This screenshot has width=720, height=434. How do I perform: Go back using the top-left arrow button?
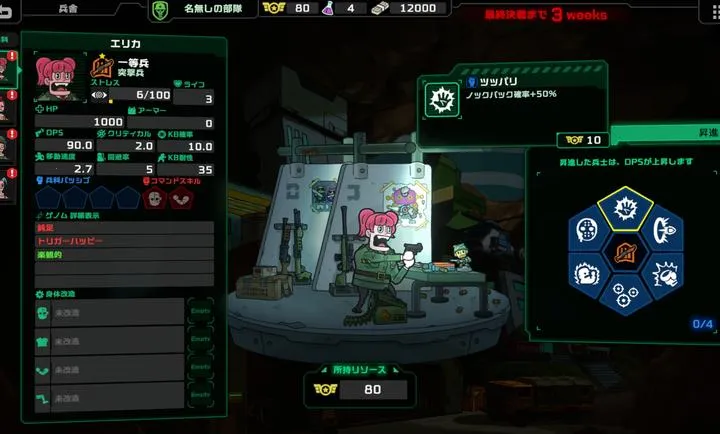[6, 9]
